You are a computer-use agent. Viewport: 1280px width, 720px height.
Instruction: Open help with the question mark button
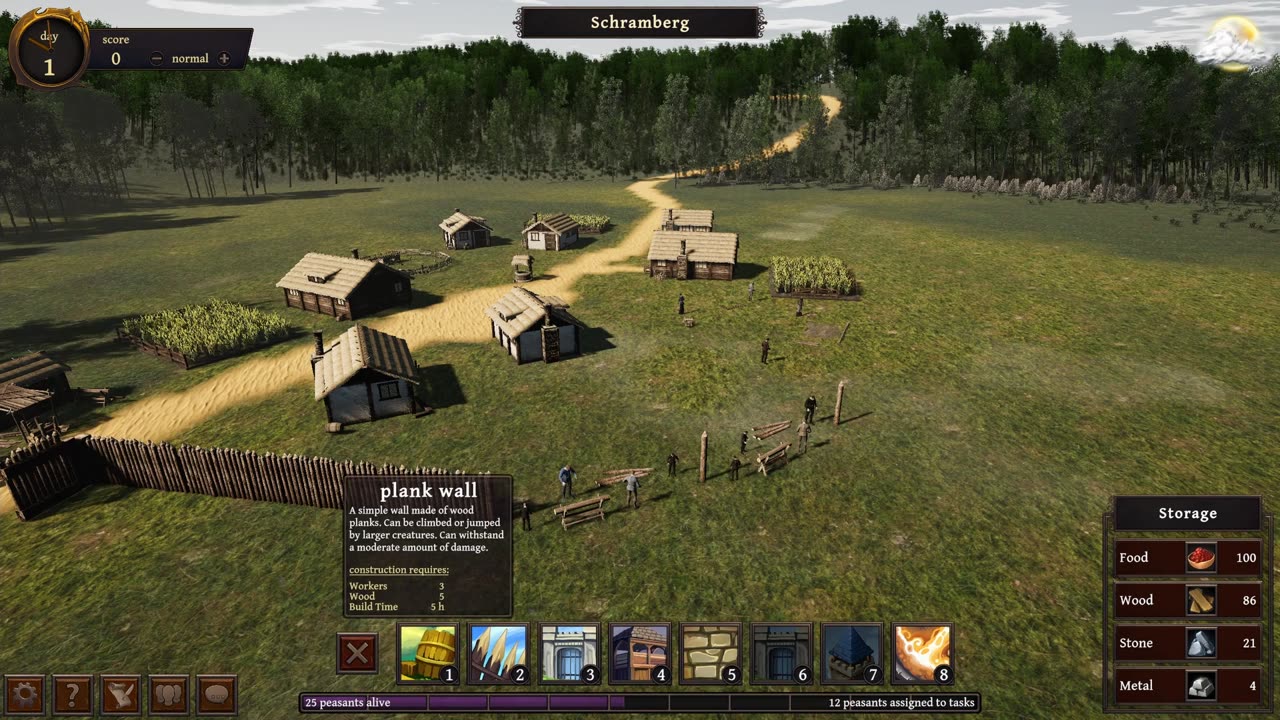72,694
